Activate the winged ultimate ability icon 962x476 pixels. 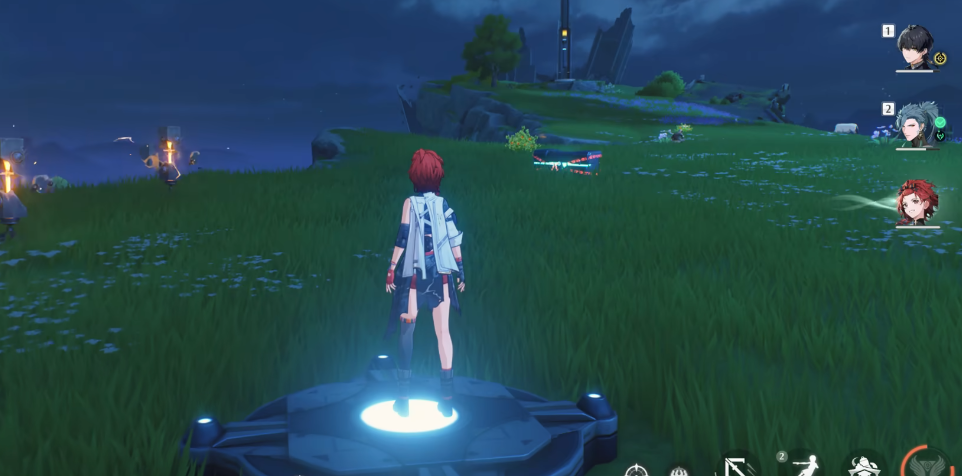click(x=928, y=467)
